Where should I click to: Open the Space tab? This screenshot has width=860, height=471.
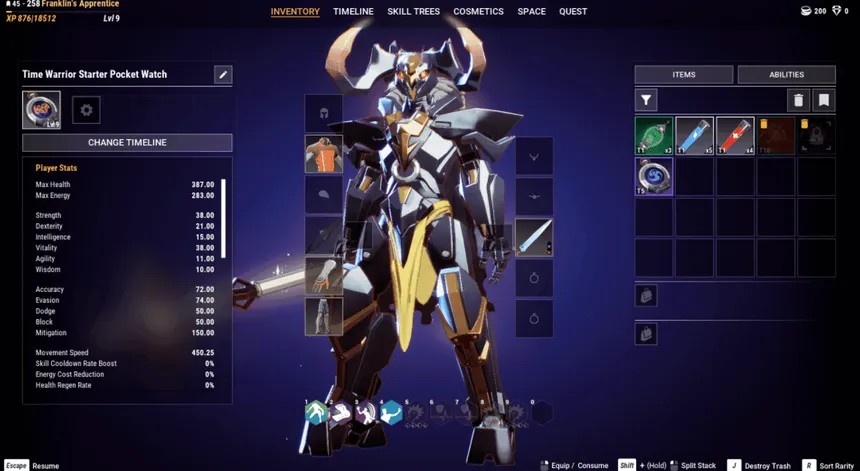(x=531, y=12)
